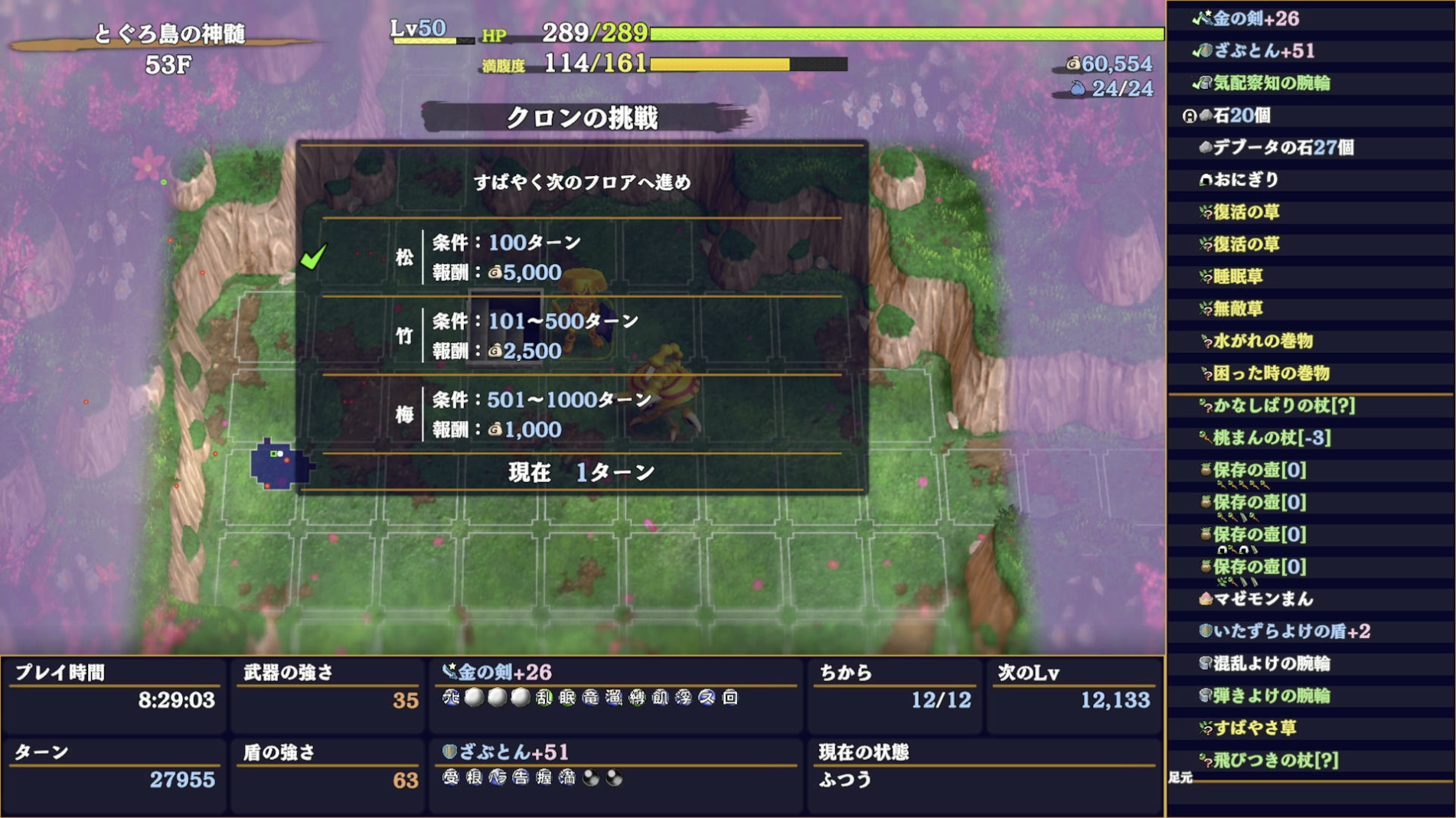Click the 報酬 5,000 reward amount
The height and width of the screenshot is (818, 1456).
point(524,272)
